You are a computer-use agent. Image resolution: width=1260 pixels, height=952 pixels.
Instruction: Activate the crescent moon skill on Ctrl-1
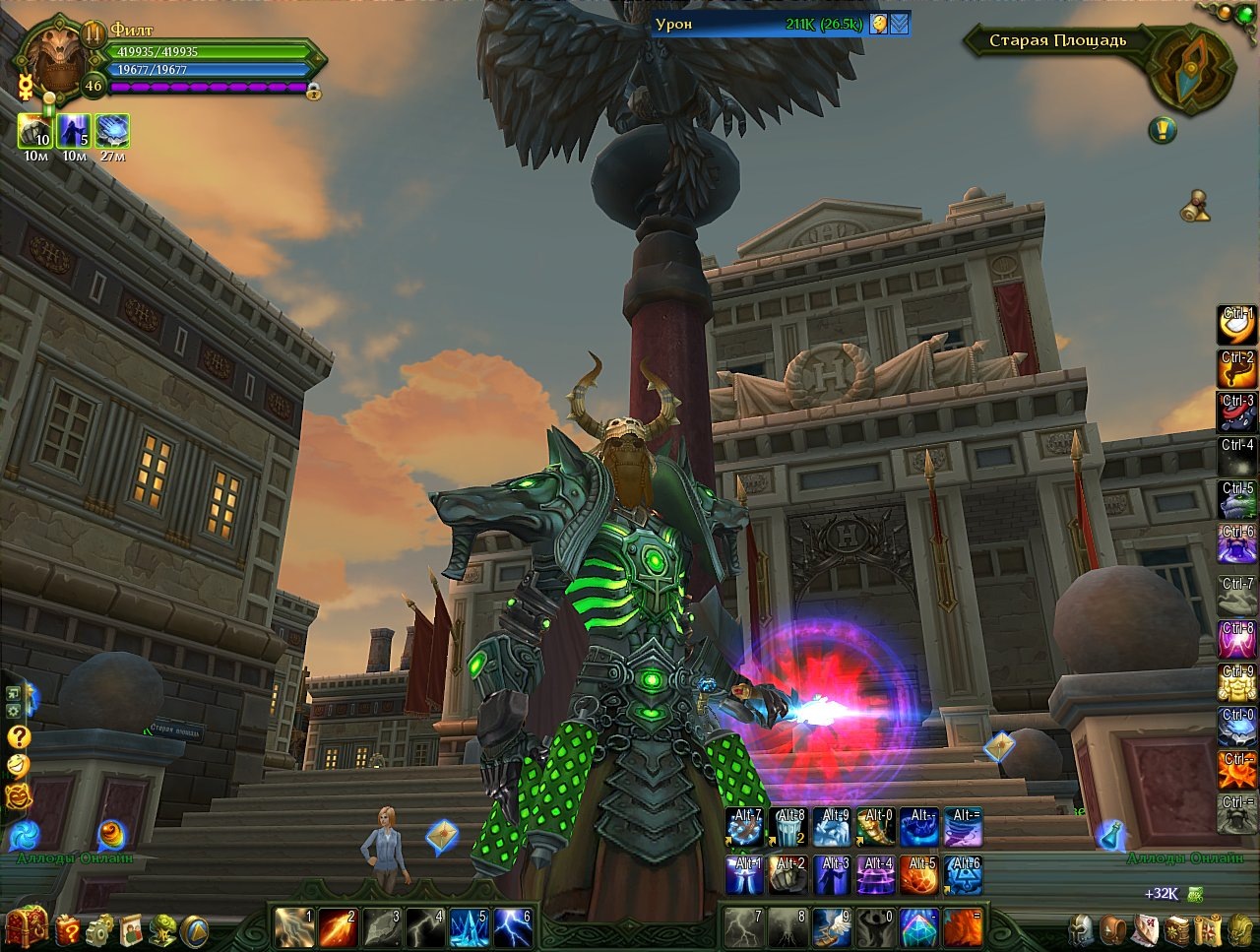click(x=1237, y=326)
